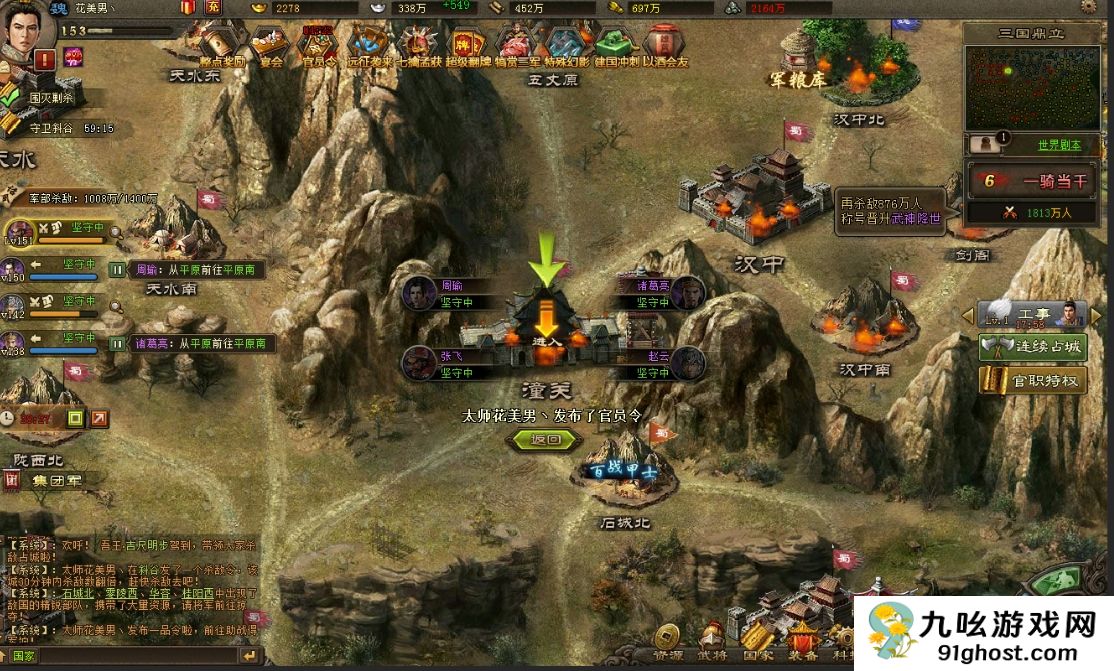
Task: Open the 宴会 banquet event
Action: point(268,44)
